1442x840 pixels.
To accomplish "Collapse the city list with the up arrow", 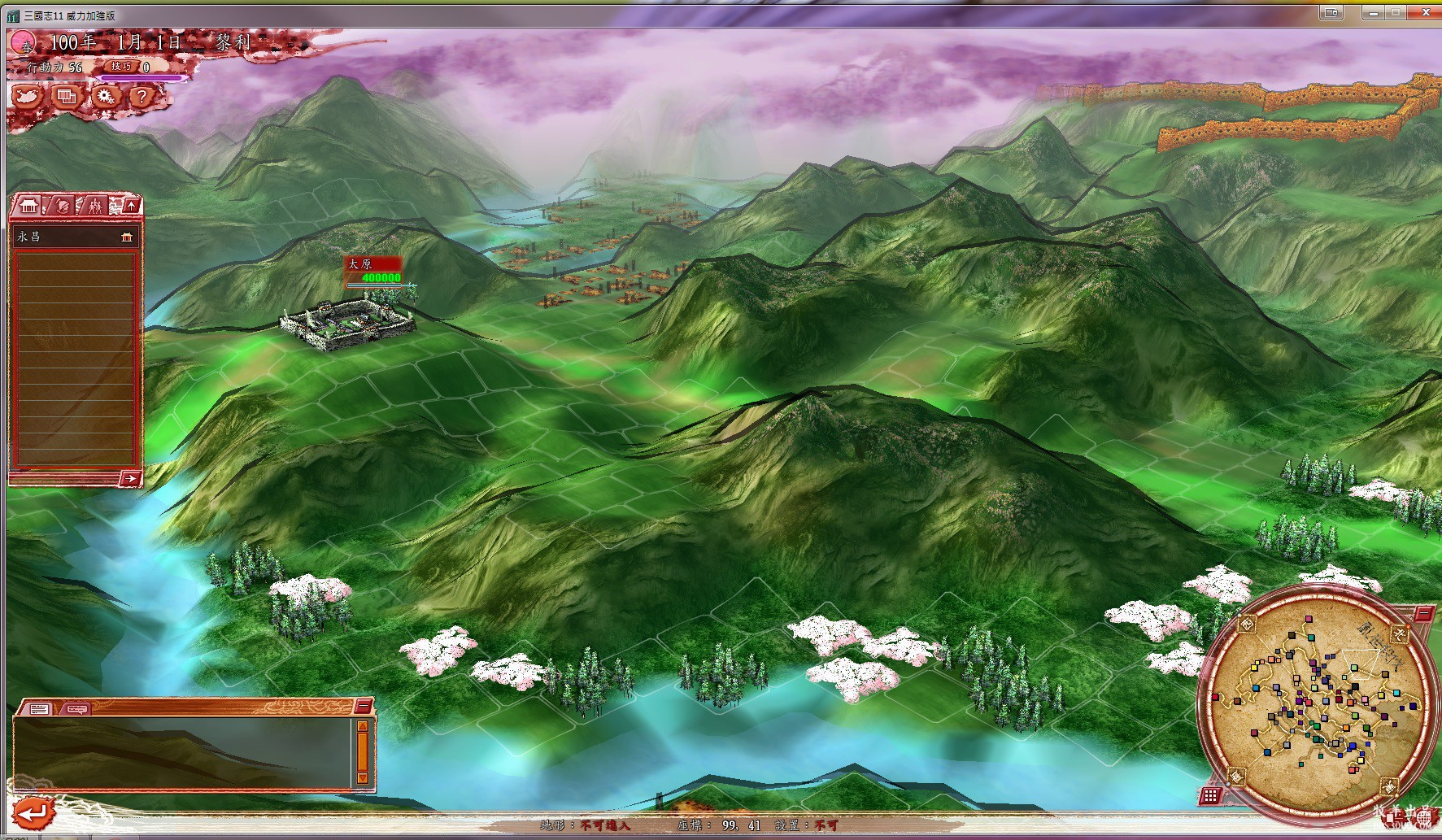I will click(132, 206).
